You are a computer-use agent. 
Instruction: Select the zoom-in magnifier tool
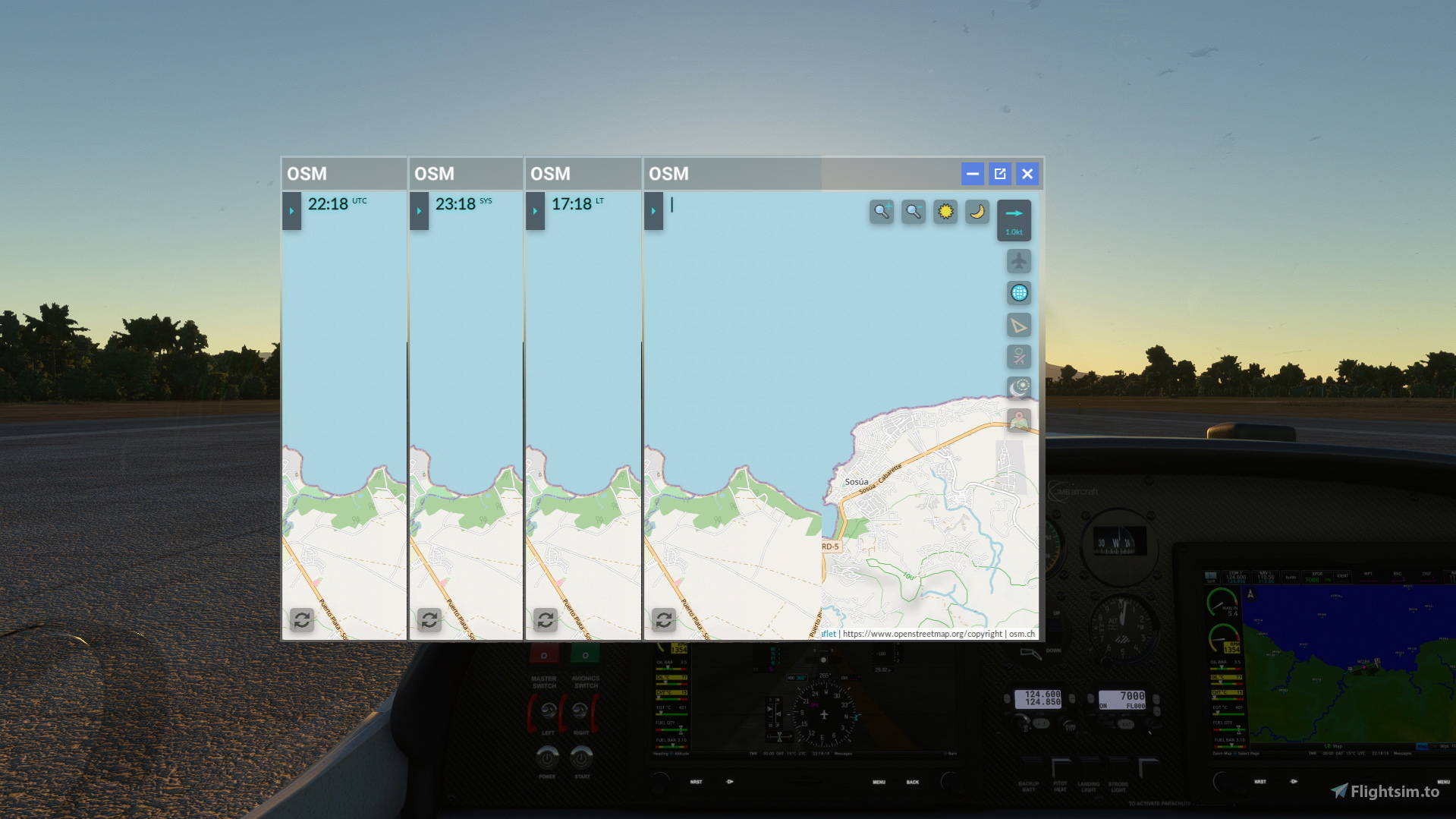tap(882, 212)
